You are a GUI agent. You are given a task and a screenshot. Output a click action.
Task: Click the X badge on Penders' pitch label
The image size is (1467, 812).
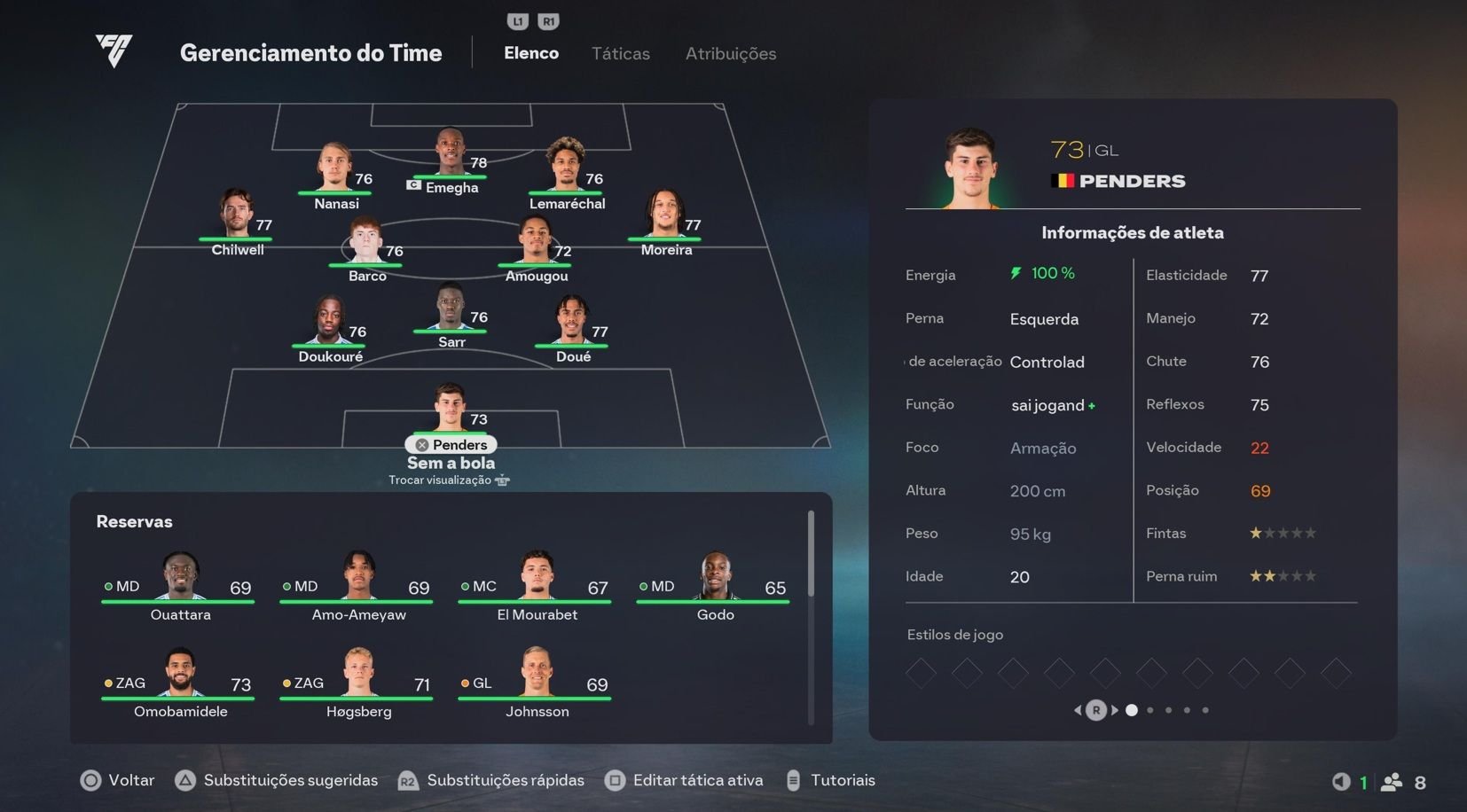[x=421, y=444]
